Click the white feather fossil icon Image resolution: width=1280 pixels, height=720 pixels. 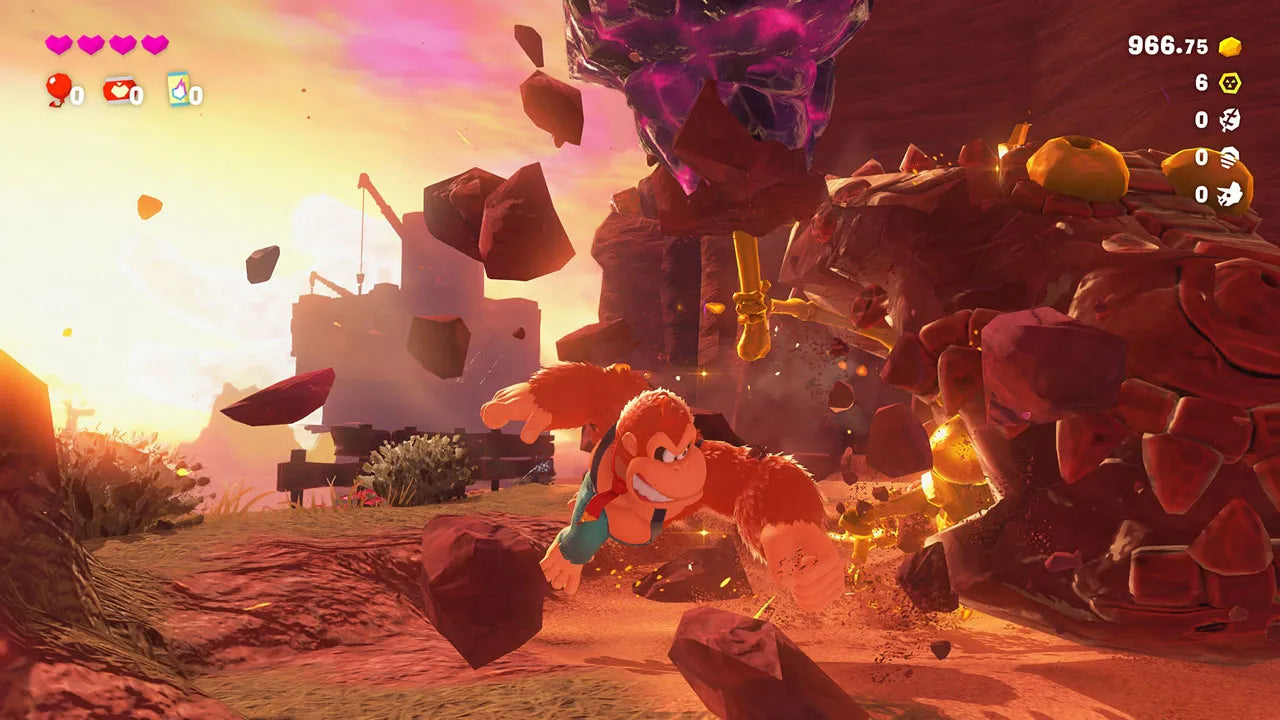click(x=1230, y=120)
